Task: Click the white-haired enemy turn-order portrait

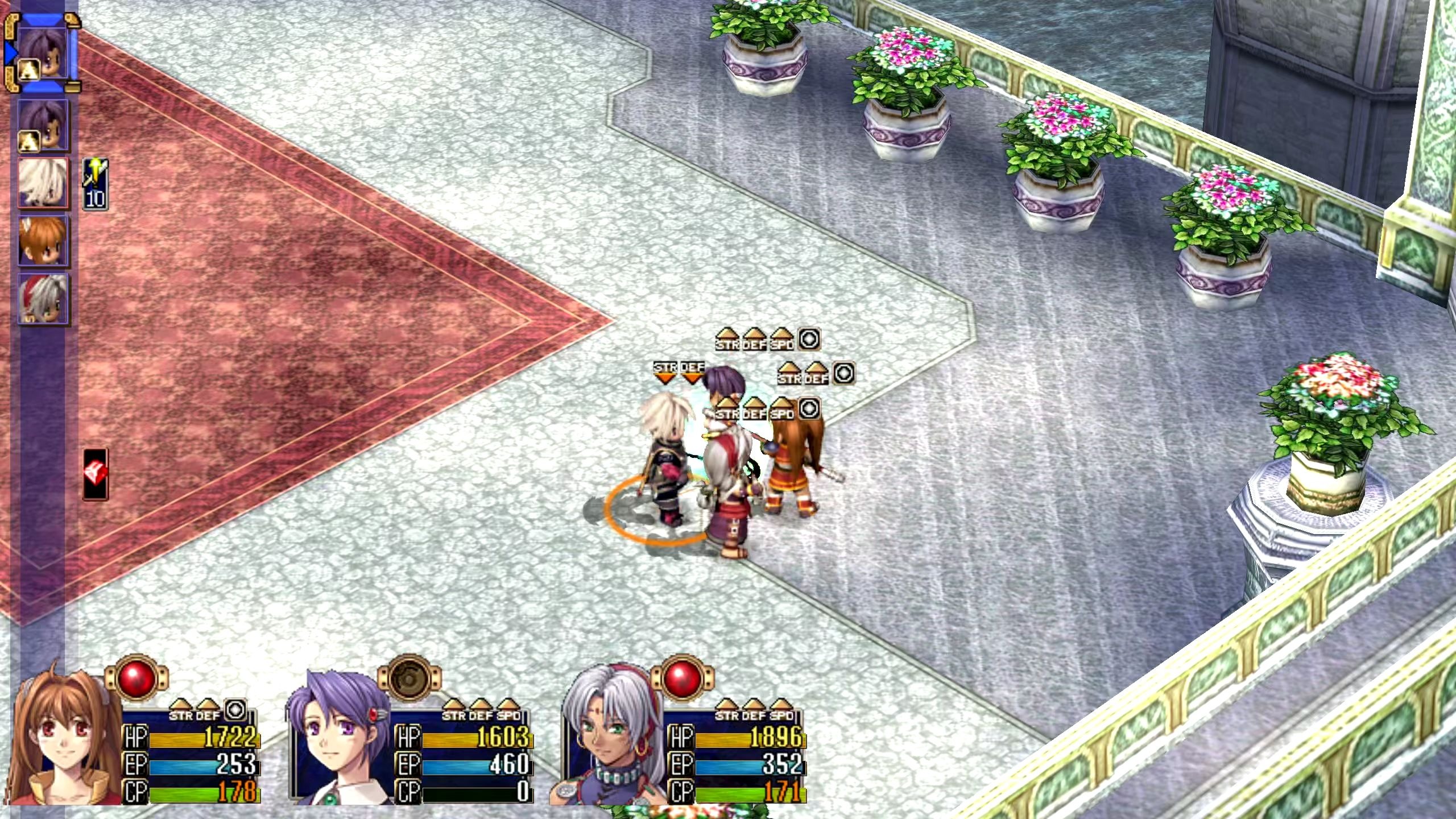Action: click(x=43, y=183)
